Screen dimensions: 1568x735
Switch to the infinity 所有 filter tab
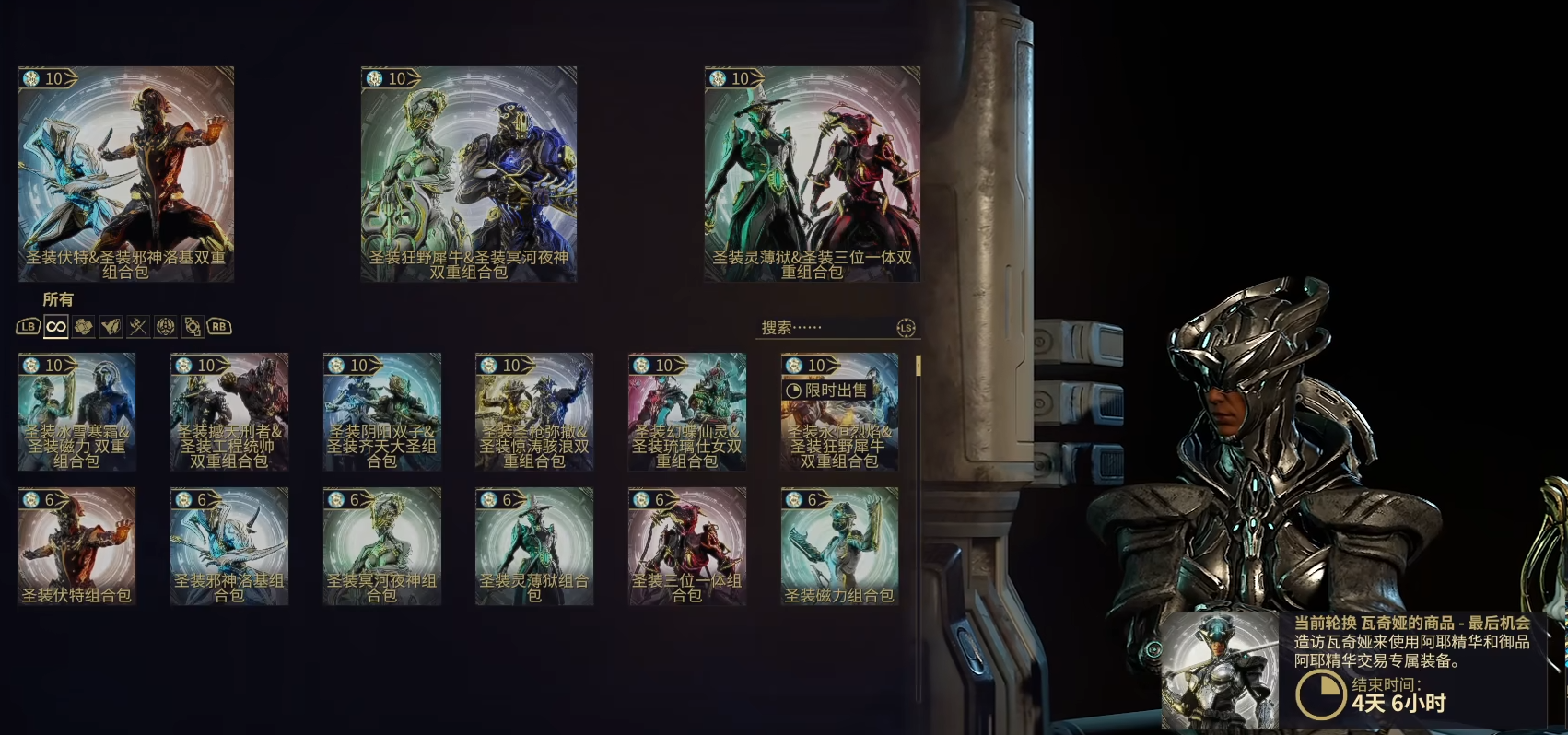coord(56,327)
